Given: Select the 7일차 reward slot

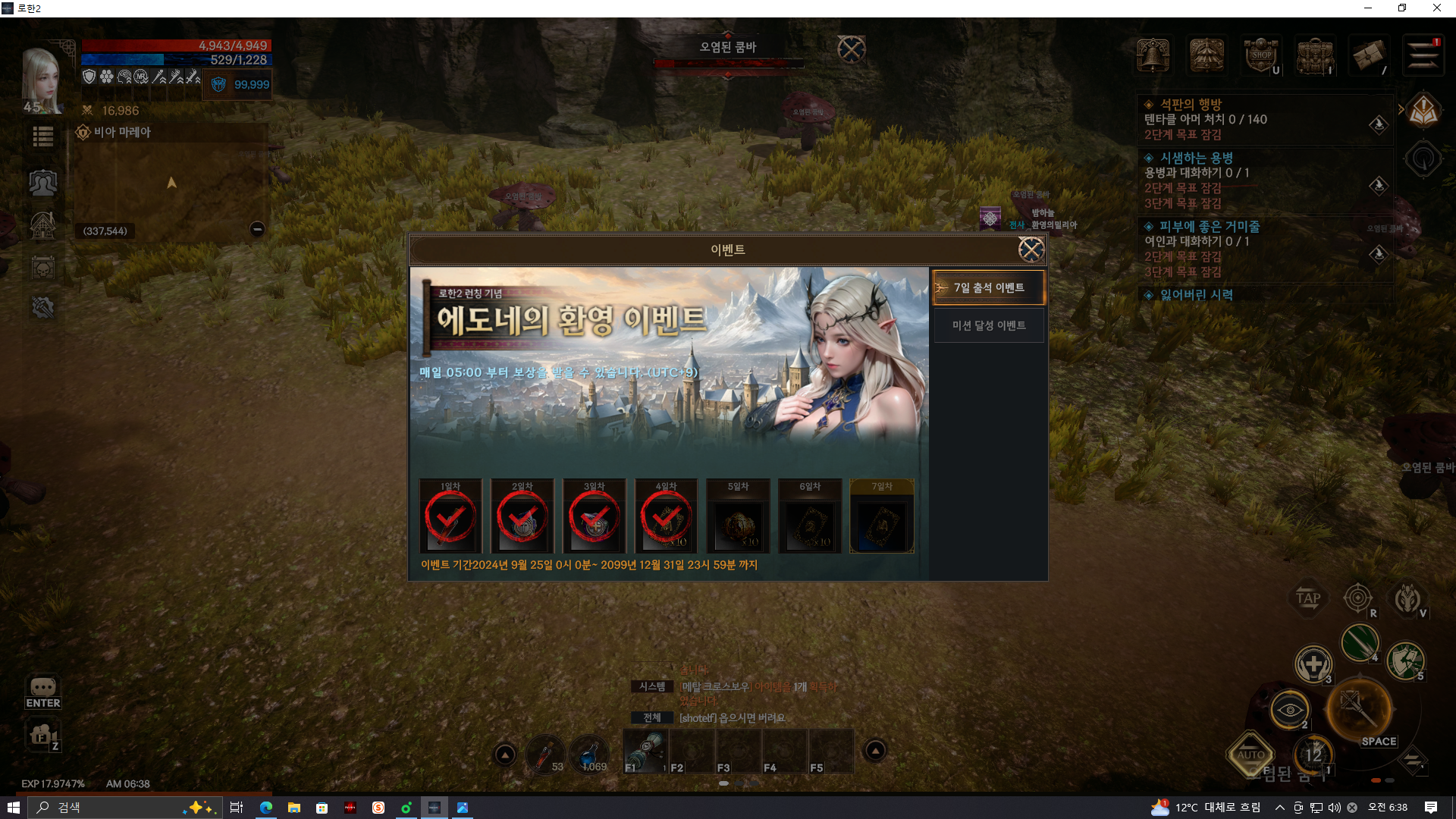Looking at the screenshot, I should [x=882, y=516].
